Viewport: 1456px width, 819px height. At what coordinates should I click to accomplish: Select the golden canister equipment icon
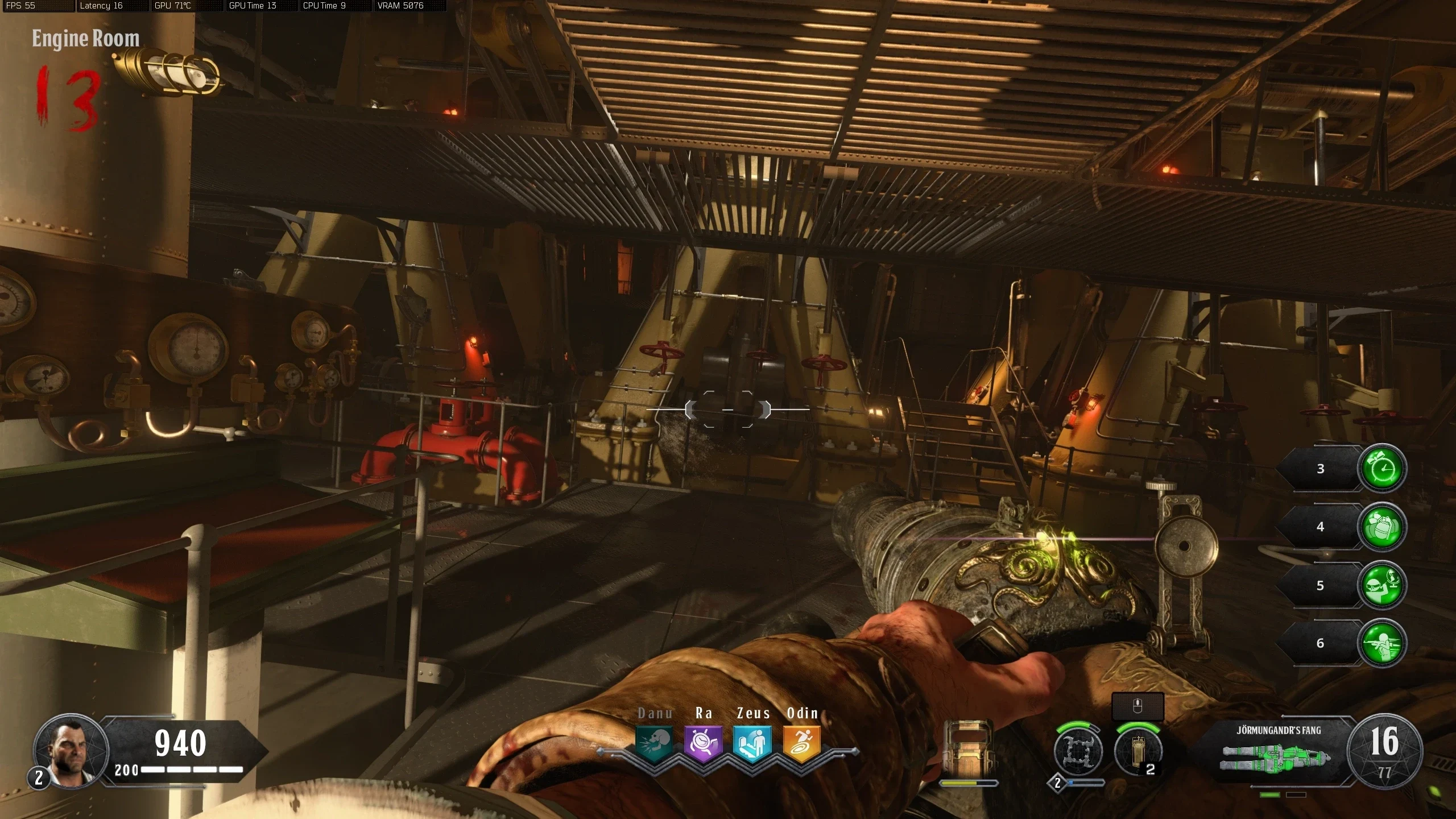pos(1137,751)
